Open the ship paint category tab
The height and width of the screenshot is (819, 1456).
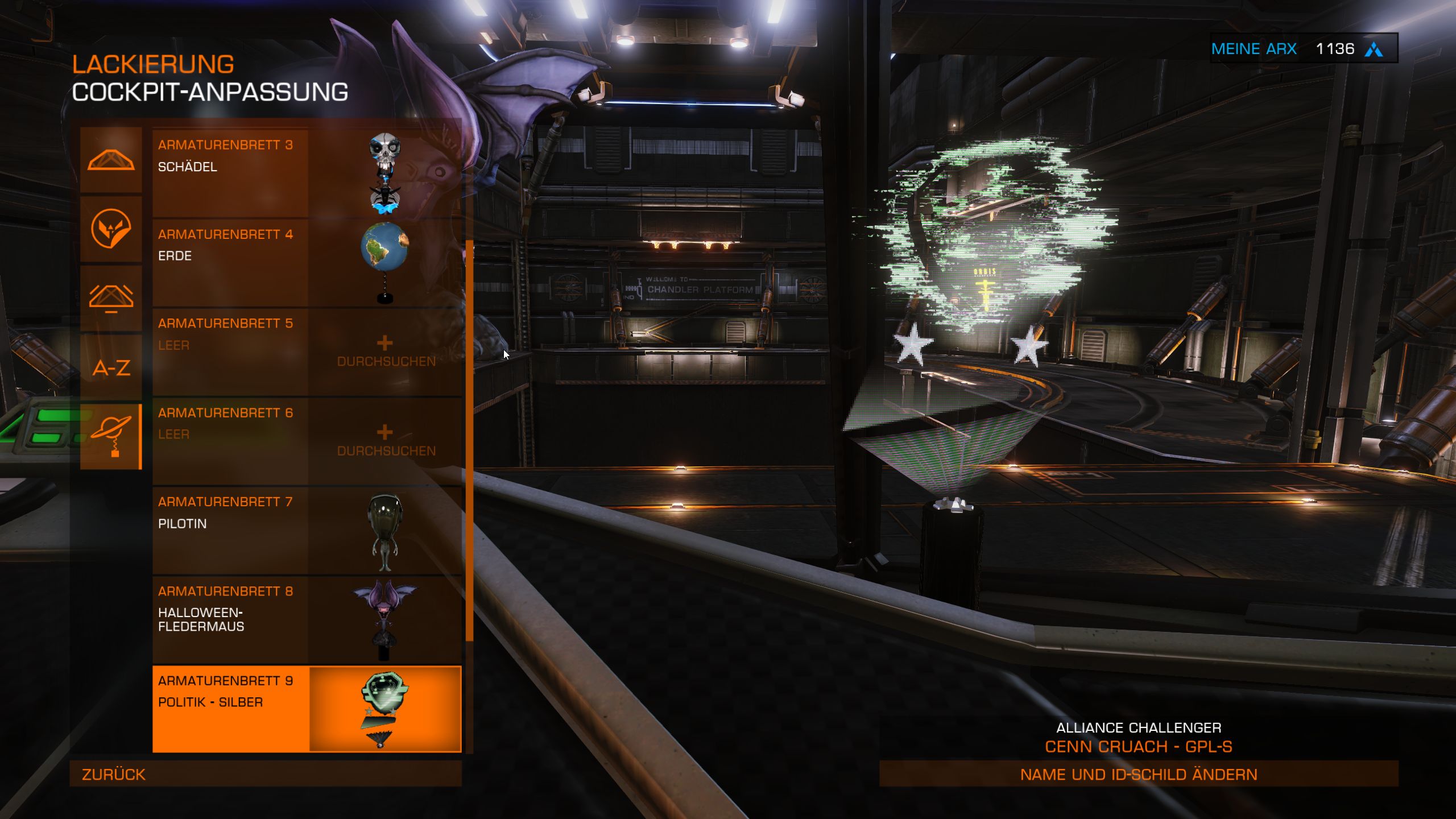tap(111, 160)
